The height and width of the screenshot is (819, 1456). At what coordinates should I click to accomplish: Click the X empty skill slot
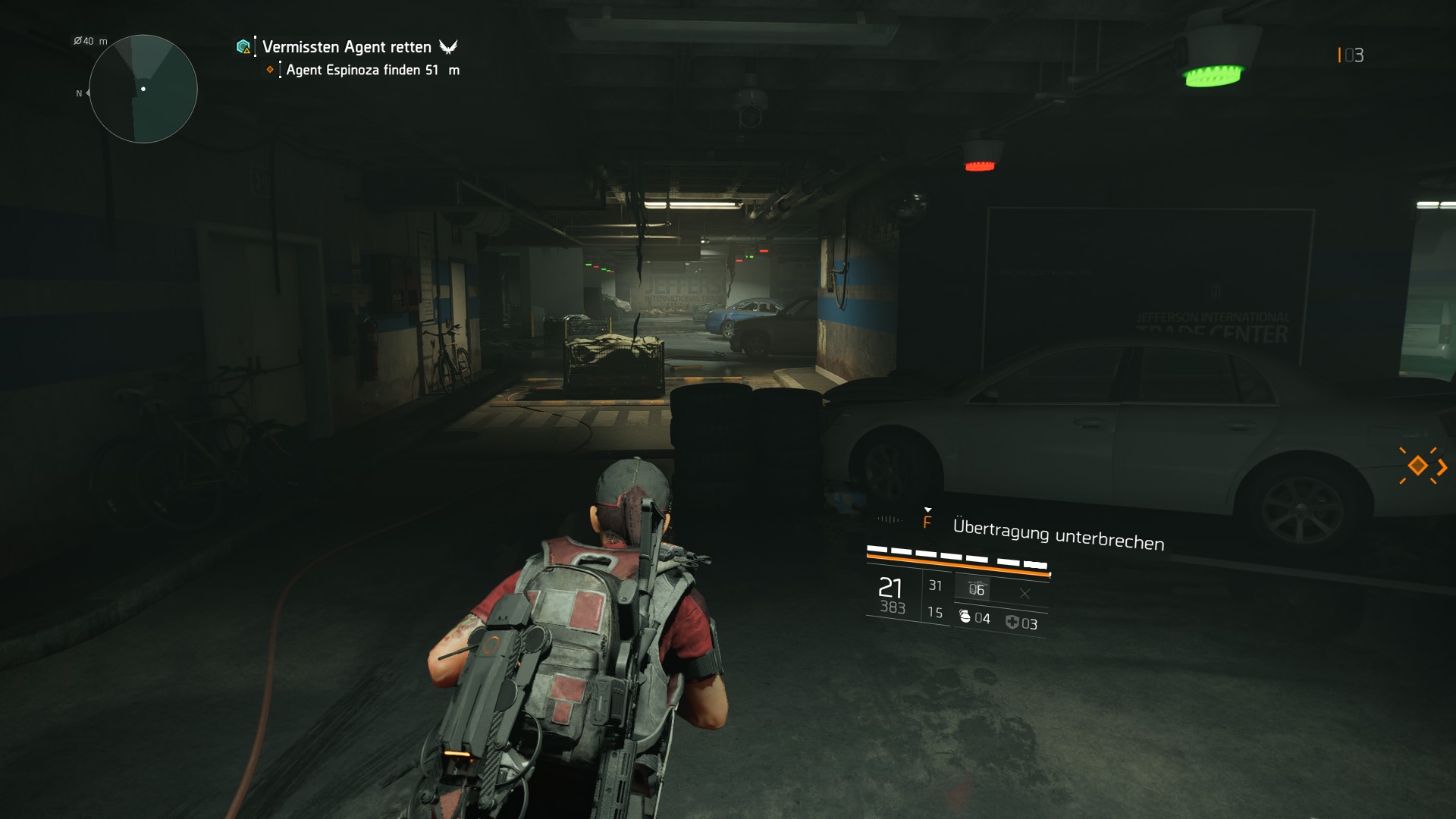1025,593
